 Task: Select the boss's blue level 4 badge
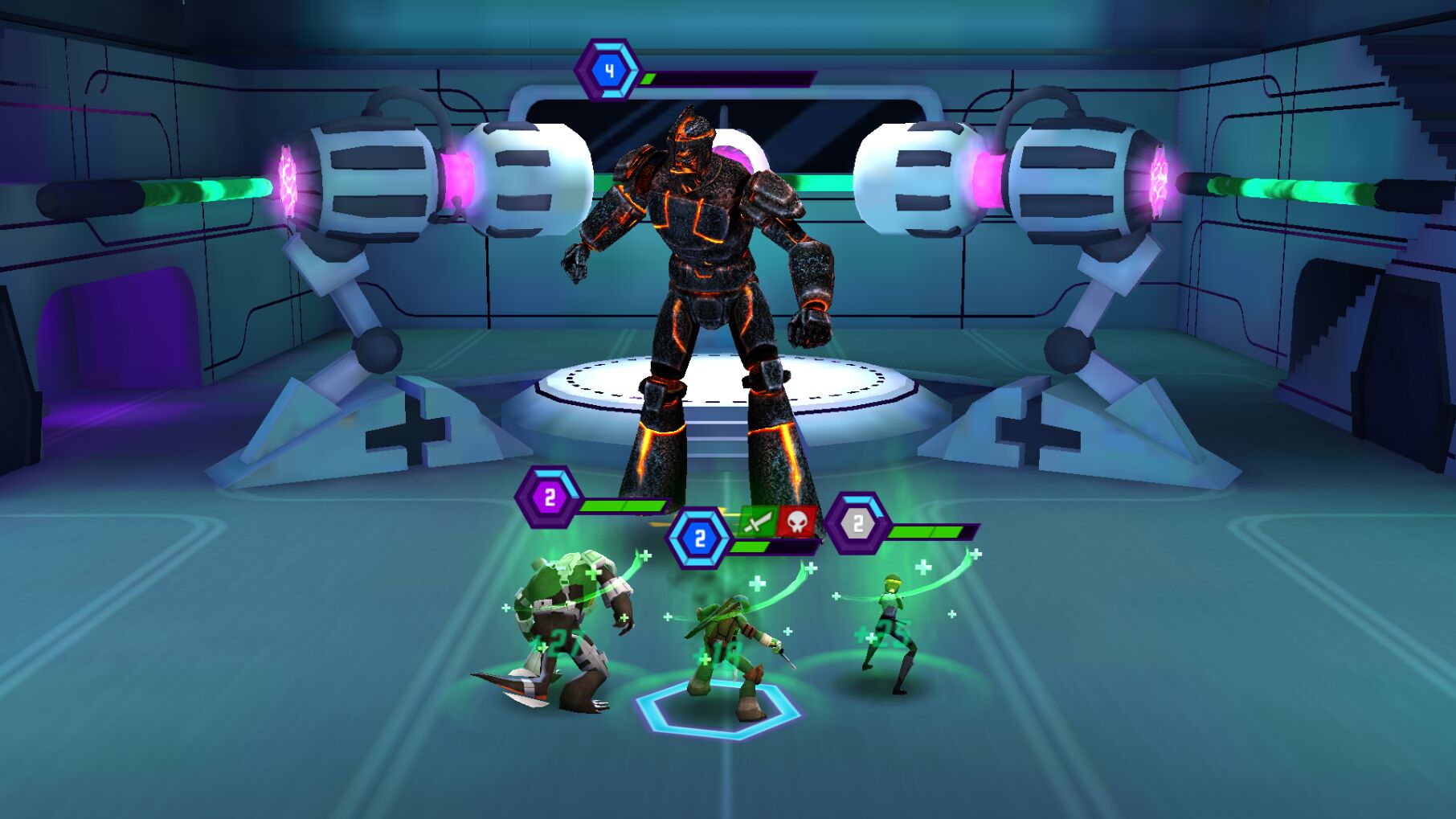(x=609, y=71)
